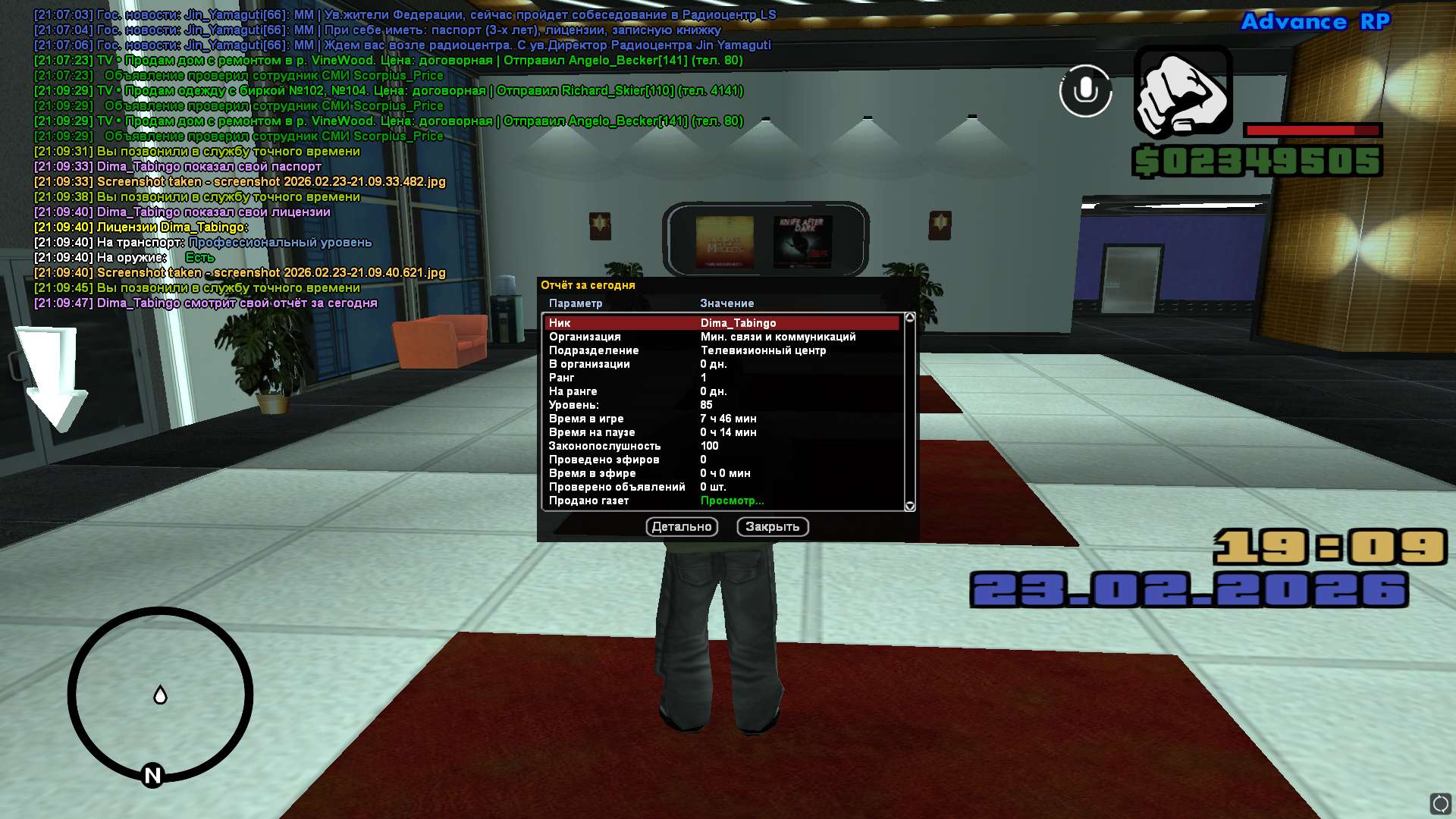1456x819 pixels.
Task: Select the Время в игре row
Action: tap(721, 419)
